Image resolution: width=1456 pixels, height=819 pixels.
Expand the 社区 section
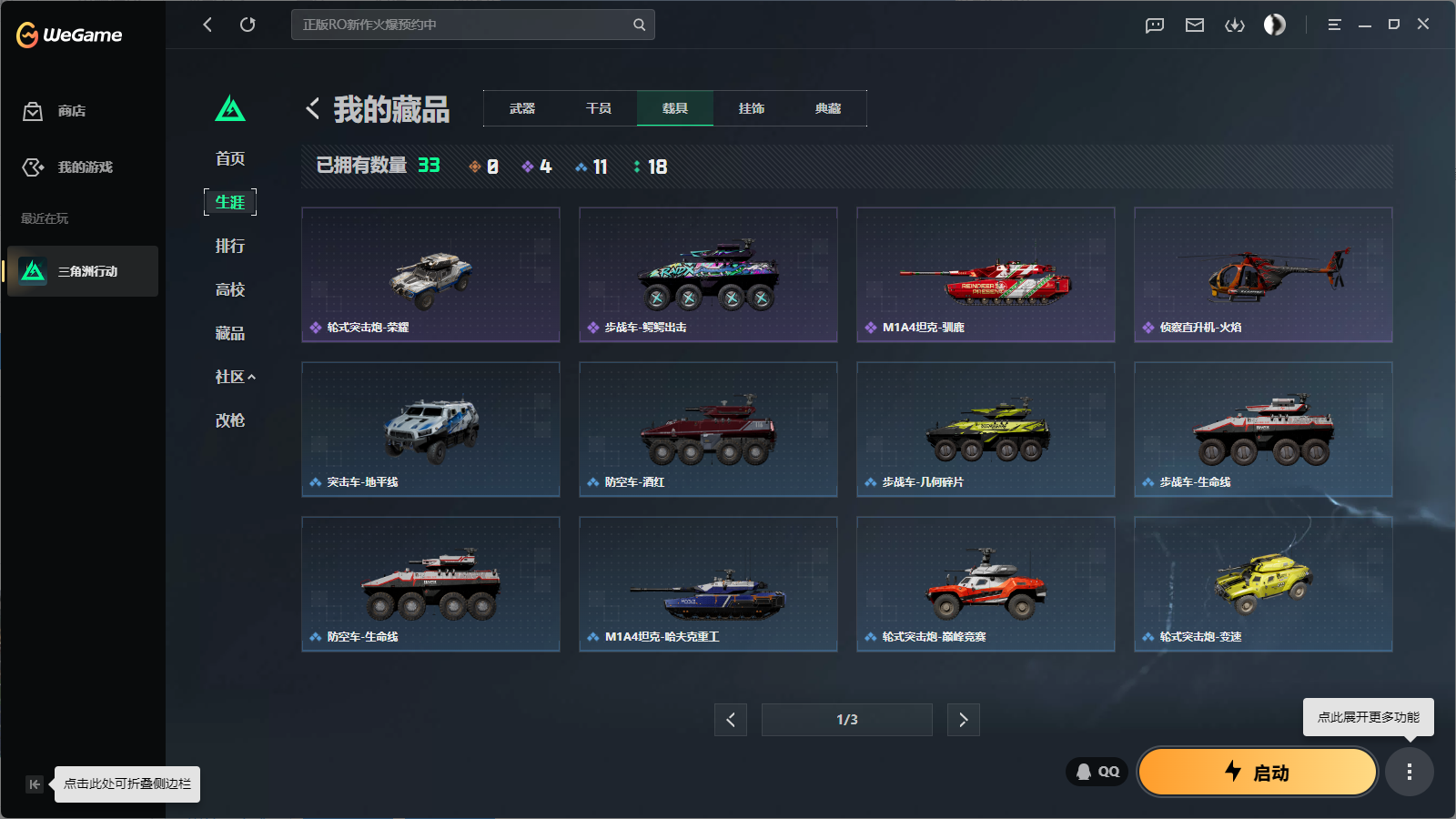tap(234, 376)
